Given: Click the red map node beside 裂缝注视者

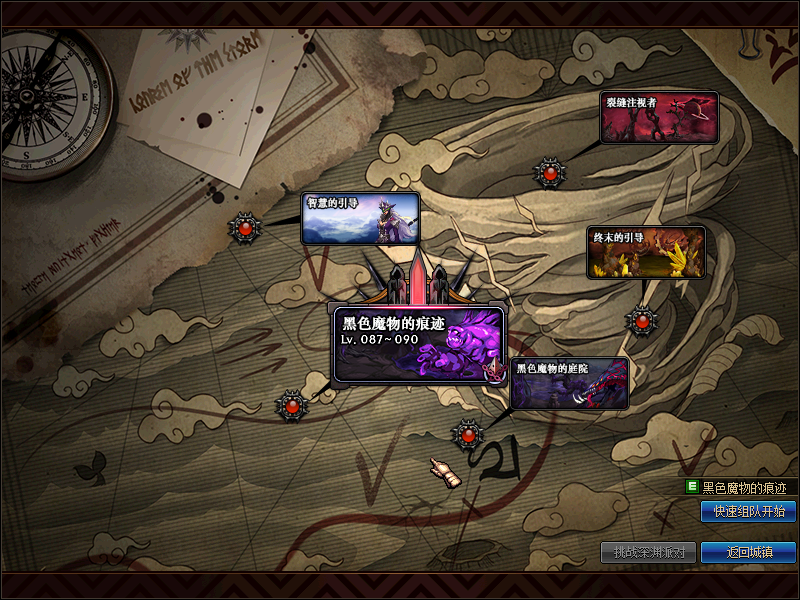Looking at the screenshot, I should [548, 174].
